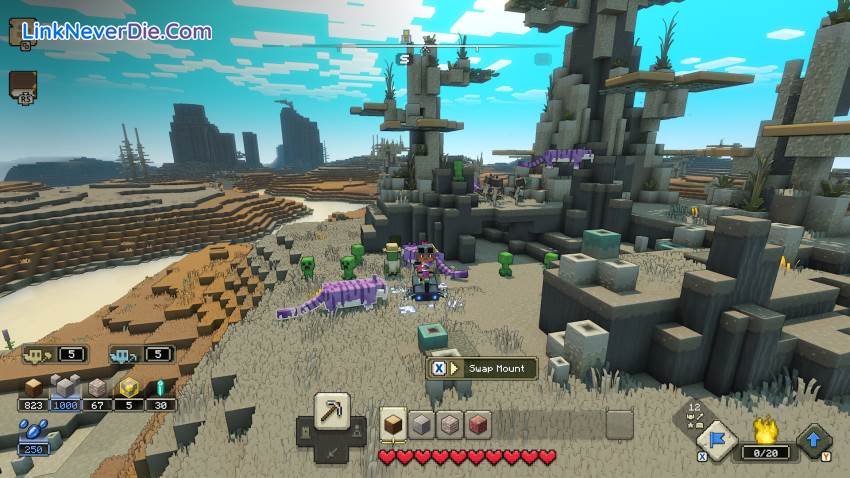Click the yellow flame mob counter icon
Image resolution: width=850 pixels, height=478 pixels.
[x=765, y=433]
